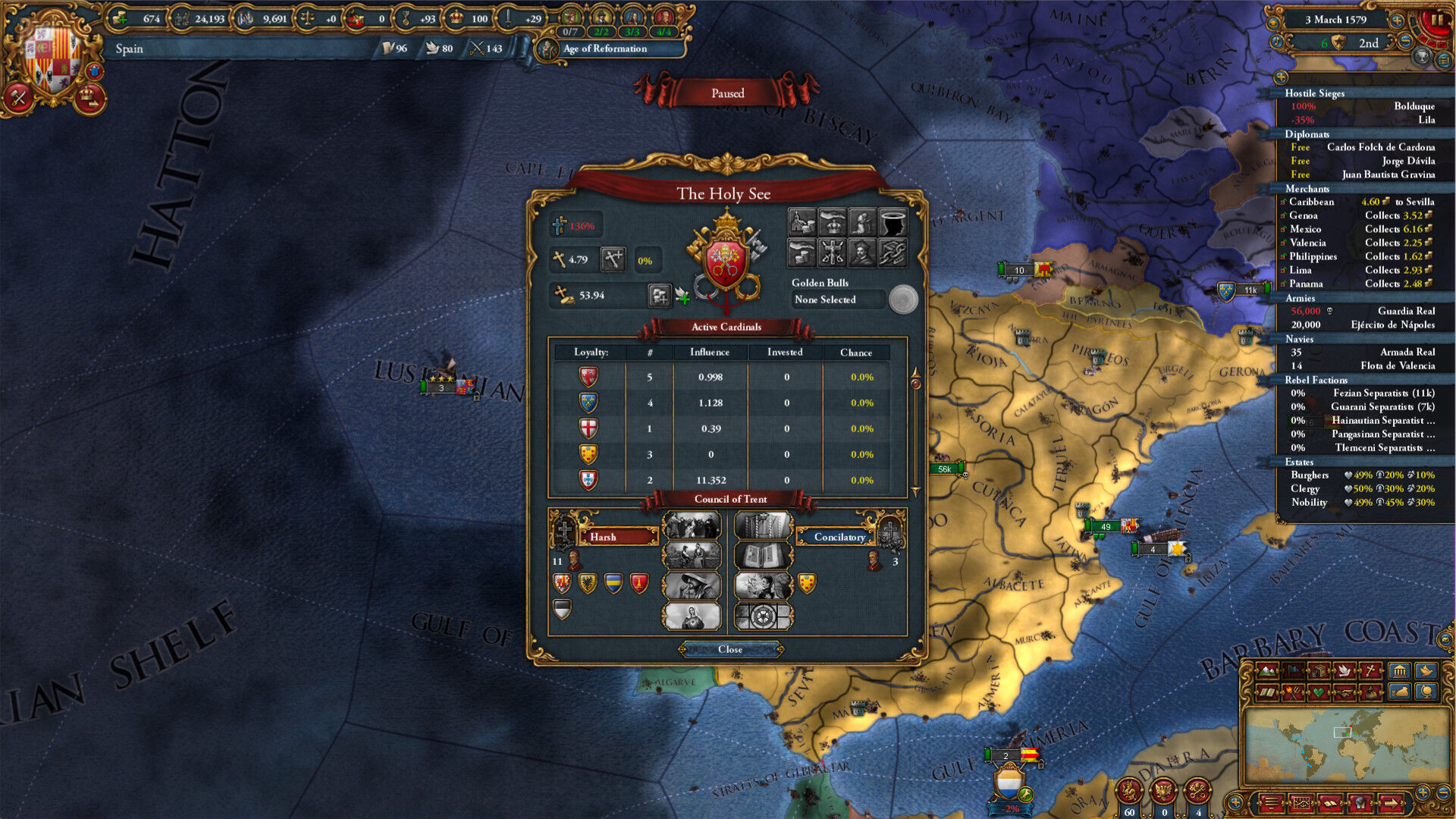This screenshot has height=819, width=1456.
Task: Select the broken chains papal action
Action: pyautogui.click(x=893, y=253)
